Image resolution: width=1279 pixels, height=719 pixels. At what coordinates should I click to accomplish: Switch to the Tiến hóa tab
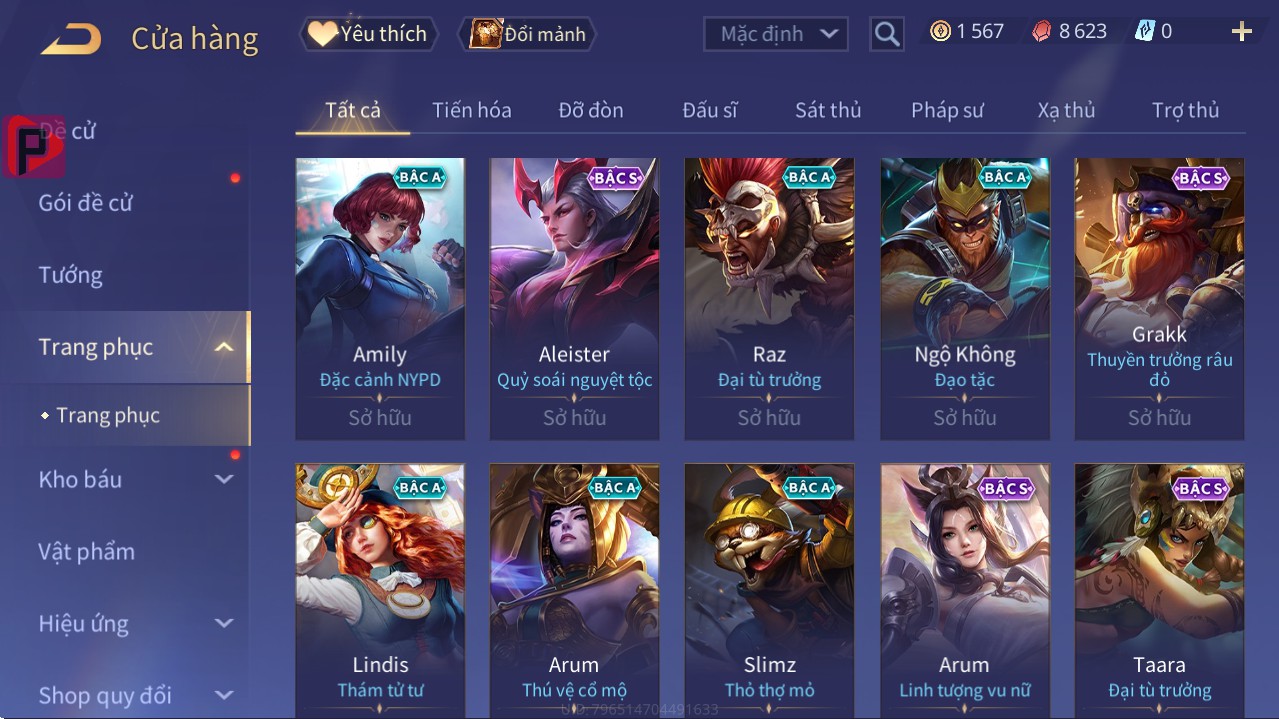[x=471, y=110]
